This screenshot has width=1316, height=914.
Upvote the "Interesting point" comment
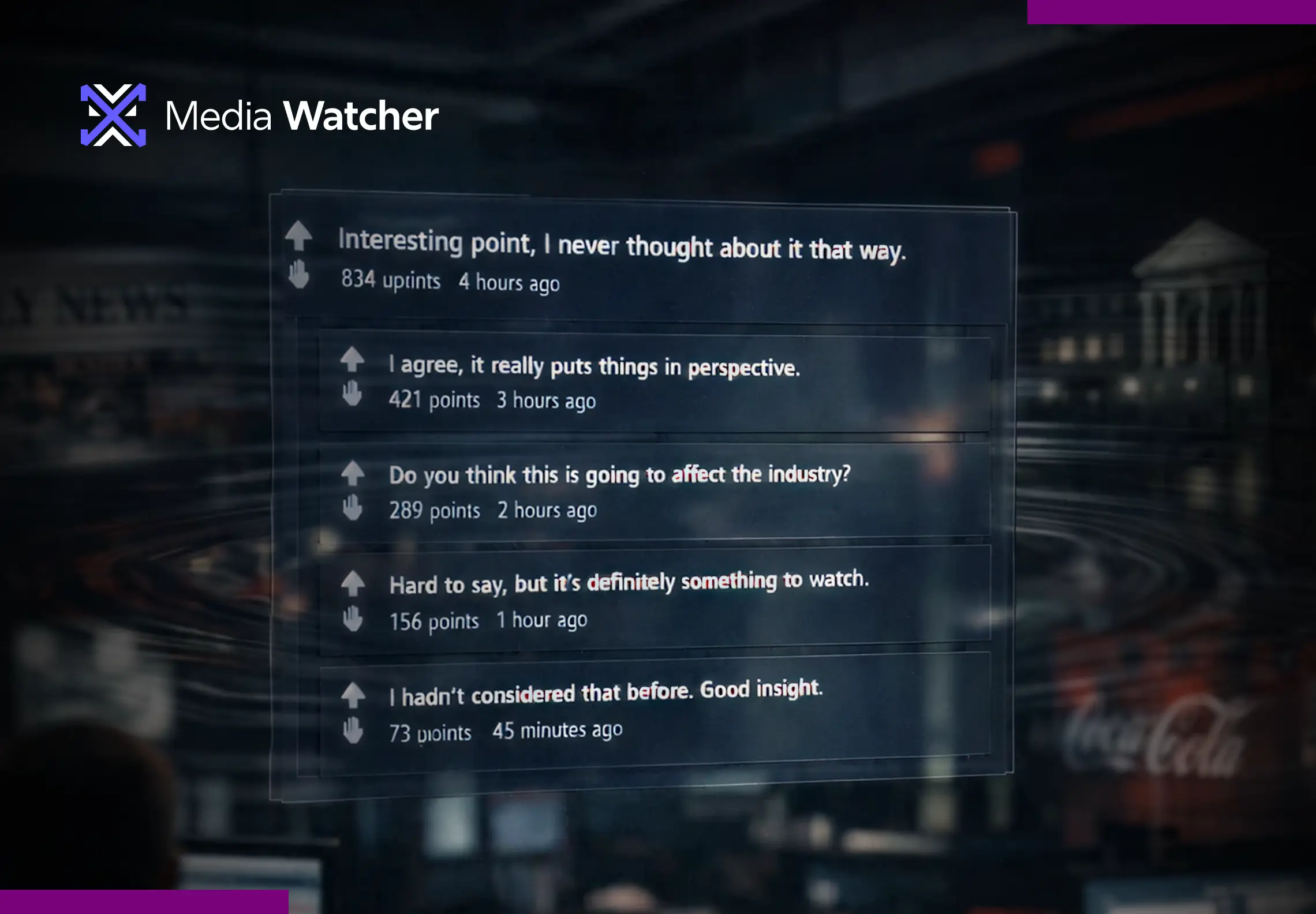[x=299, y=235]
